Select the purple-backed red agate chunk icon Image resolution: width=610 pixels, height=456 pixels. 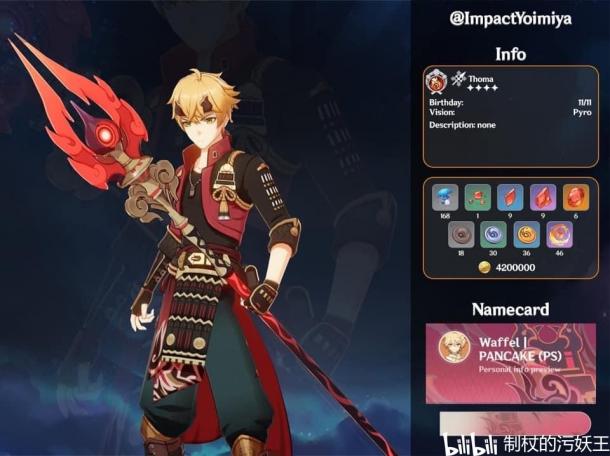pyautogui.click(x=543, y=197)
